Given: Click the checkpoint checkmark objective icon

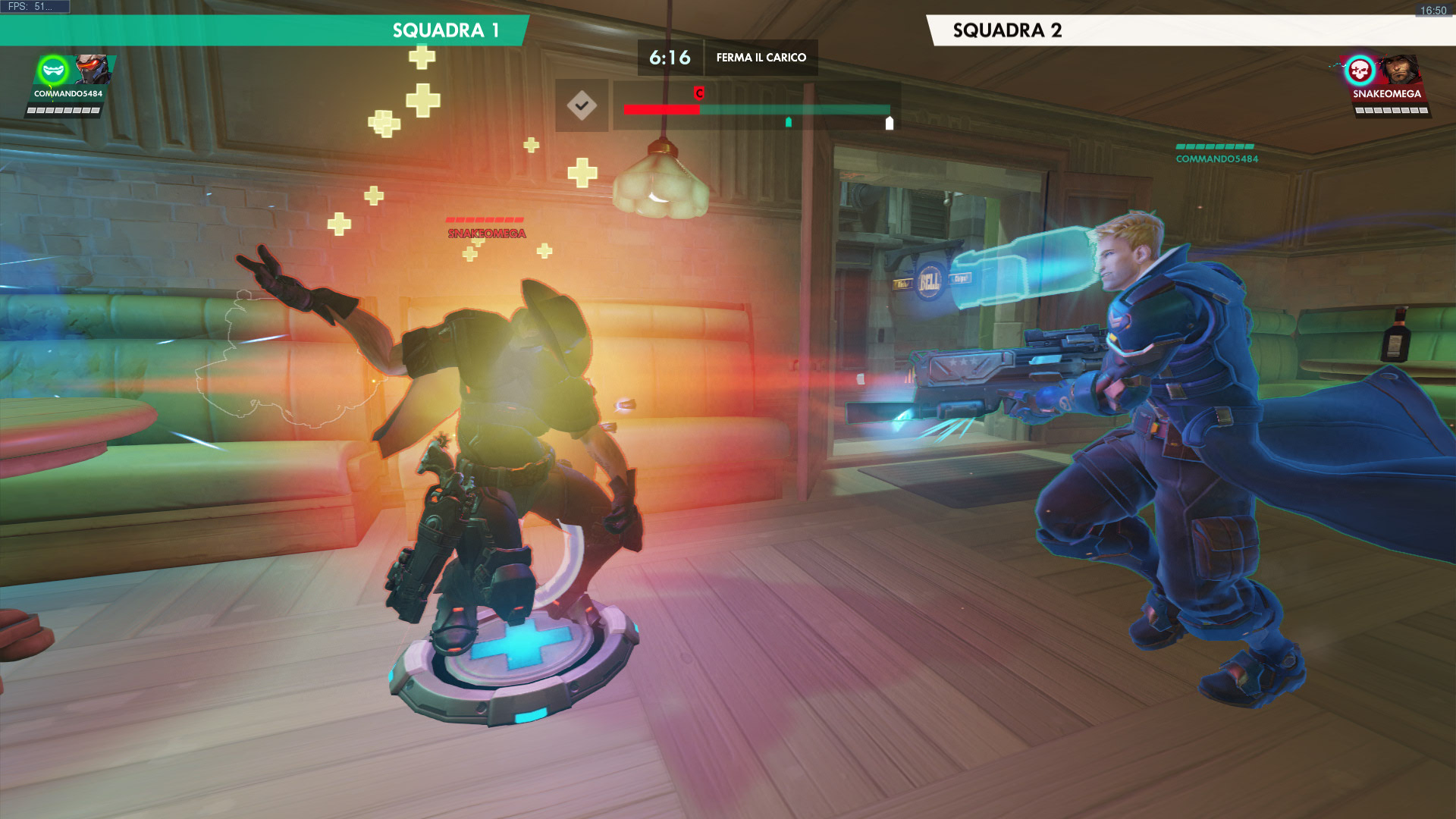Looking at the screenshot, I should (582, 105).
